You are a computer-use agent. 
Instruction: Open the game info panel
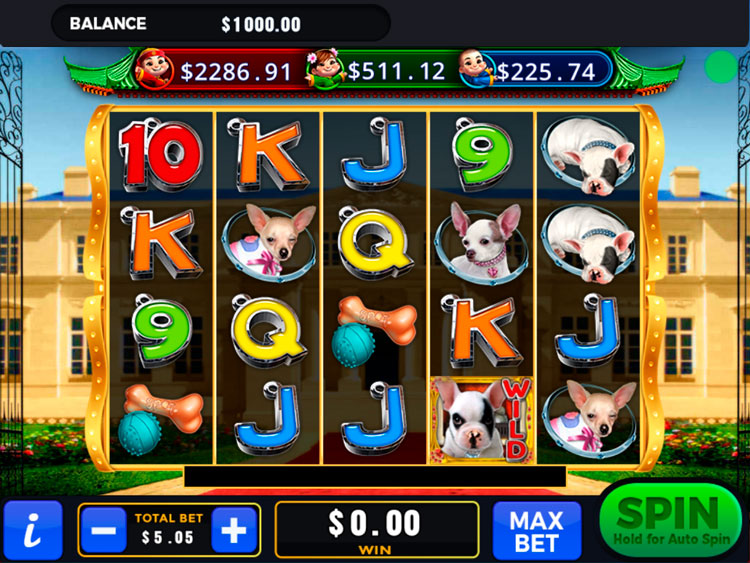(32, 531)
